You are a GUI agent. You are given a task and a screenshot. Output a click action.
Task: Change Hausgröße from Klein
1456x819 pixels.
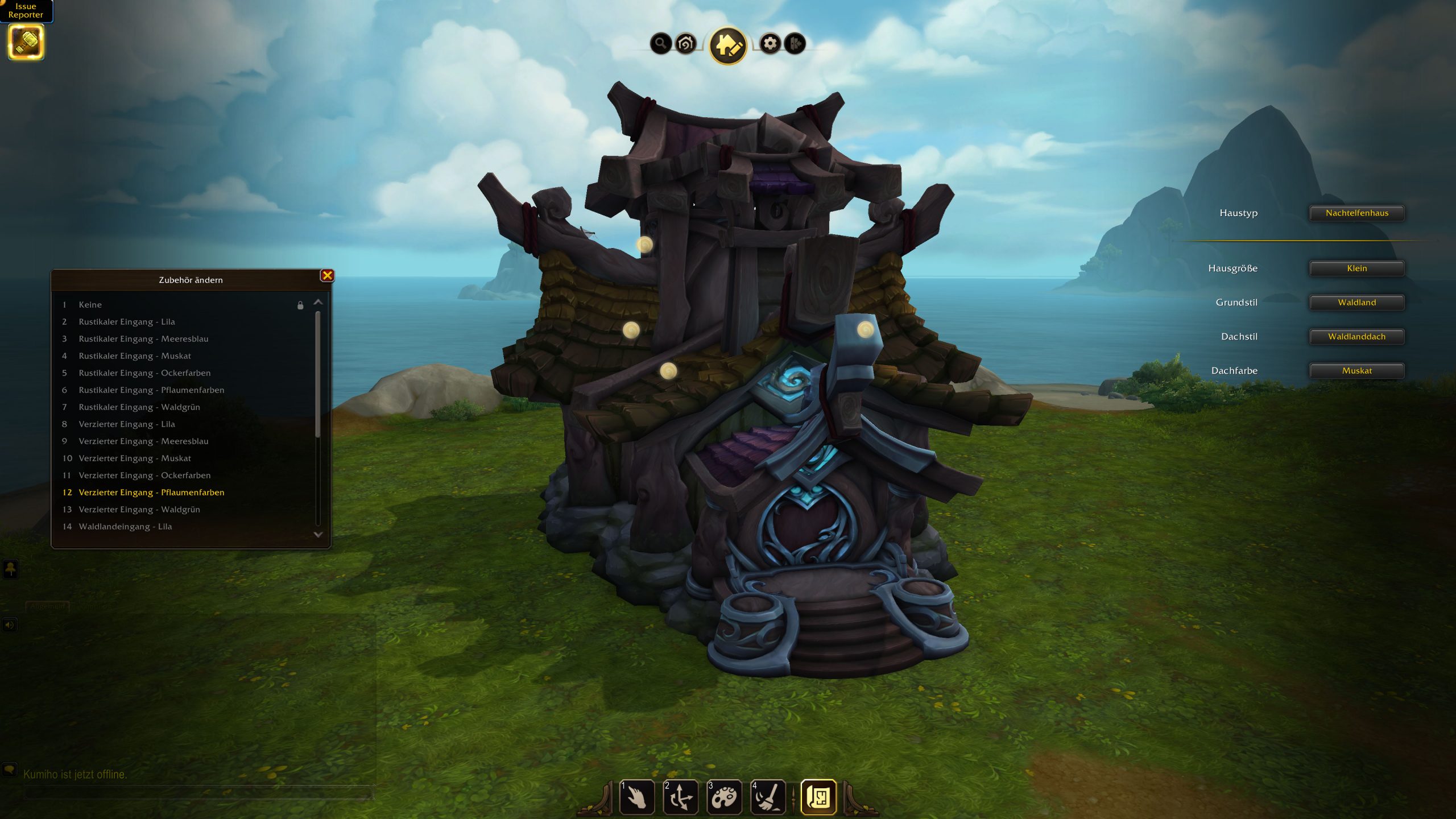click(x=1356, y=268)
